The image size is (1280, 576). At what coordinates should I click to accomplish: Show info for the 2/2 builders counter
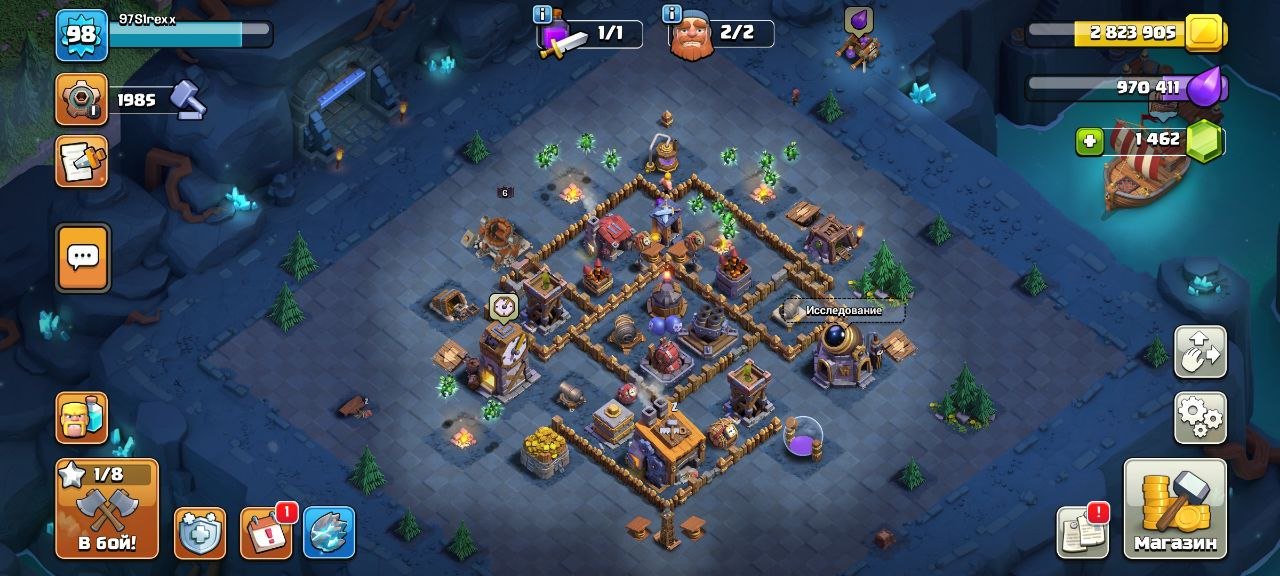point(672,15)
